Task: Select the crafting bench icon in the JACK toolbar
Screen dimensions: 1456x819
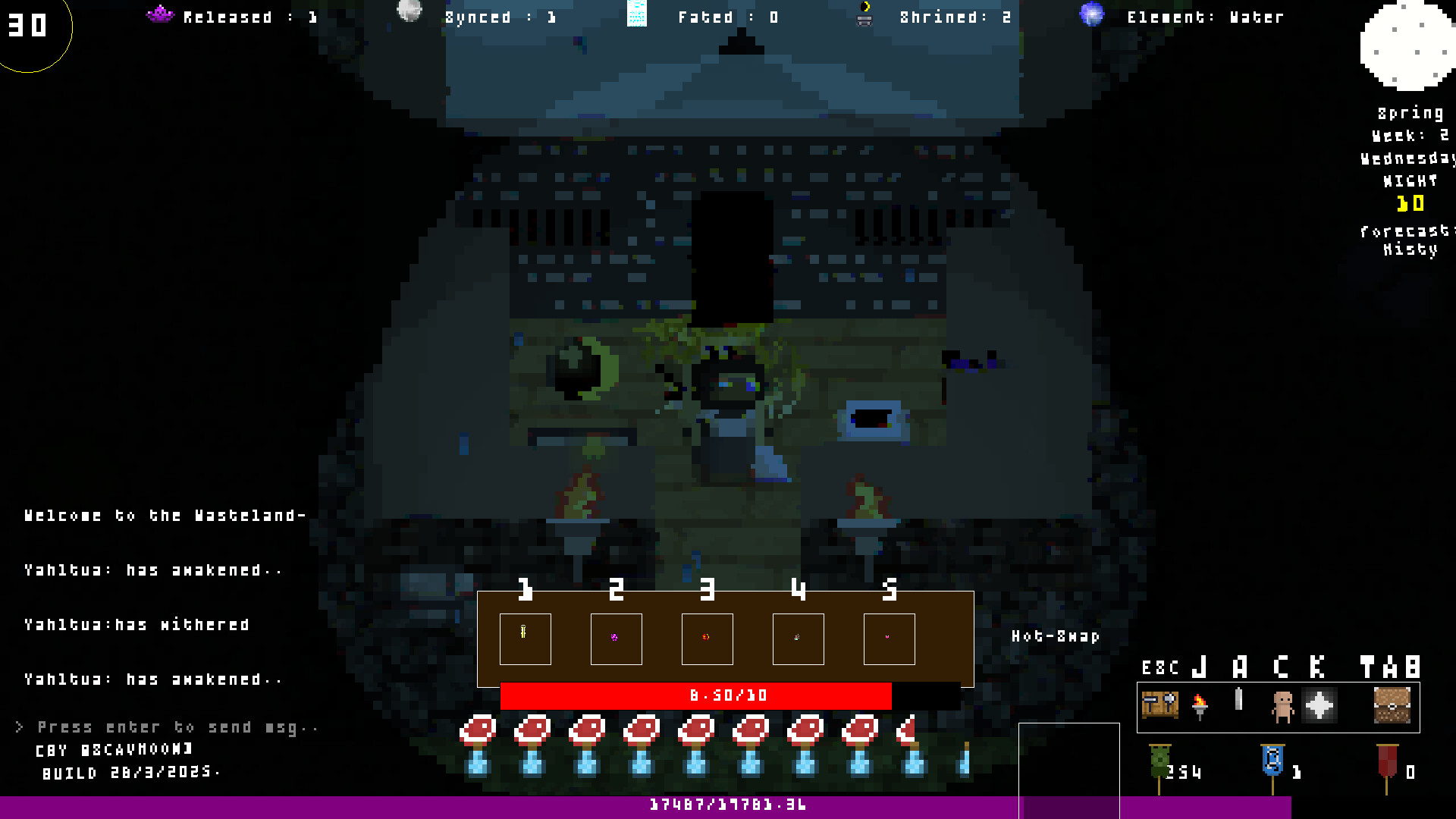Action: tap(1160, 705)
